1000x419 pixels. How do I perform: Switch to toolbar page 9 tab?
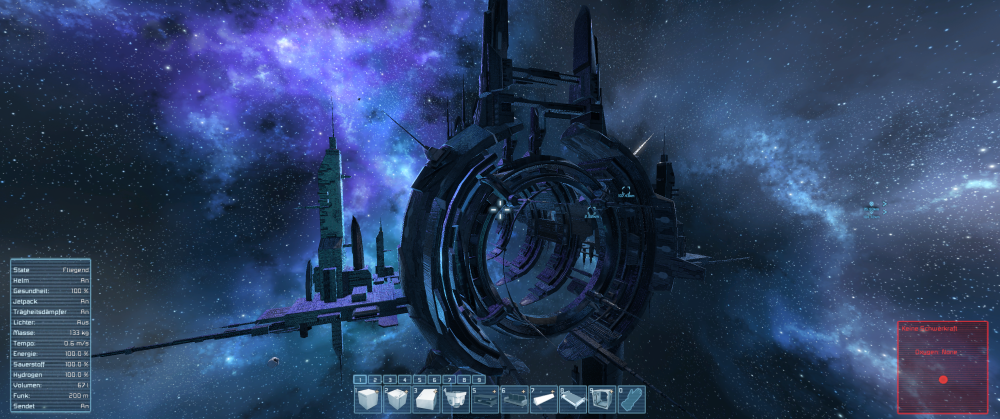tap(479, 380)
